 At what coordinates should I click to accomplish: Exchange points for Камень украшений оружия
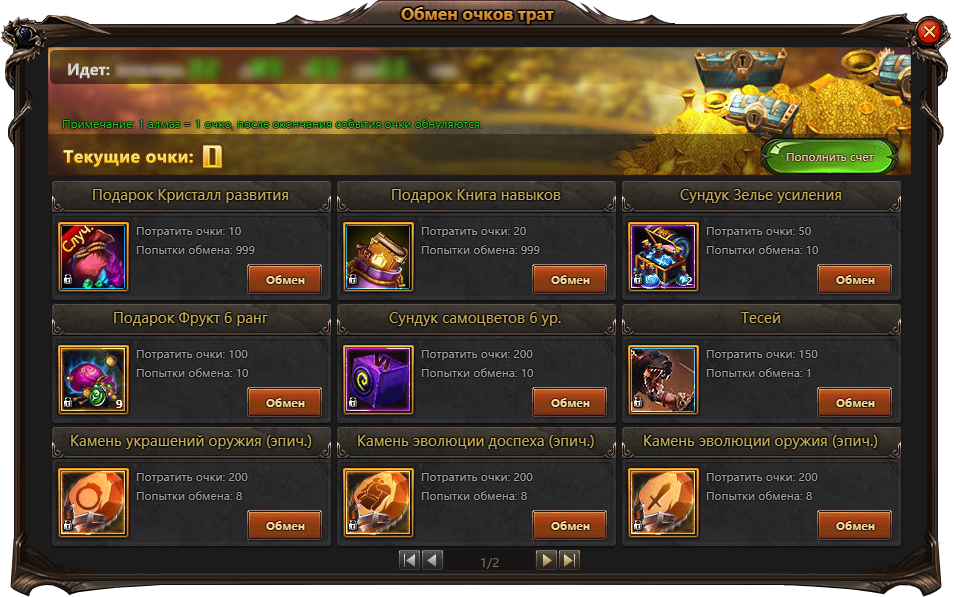click(x=285, y=526)
